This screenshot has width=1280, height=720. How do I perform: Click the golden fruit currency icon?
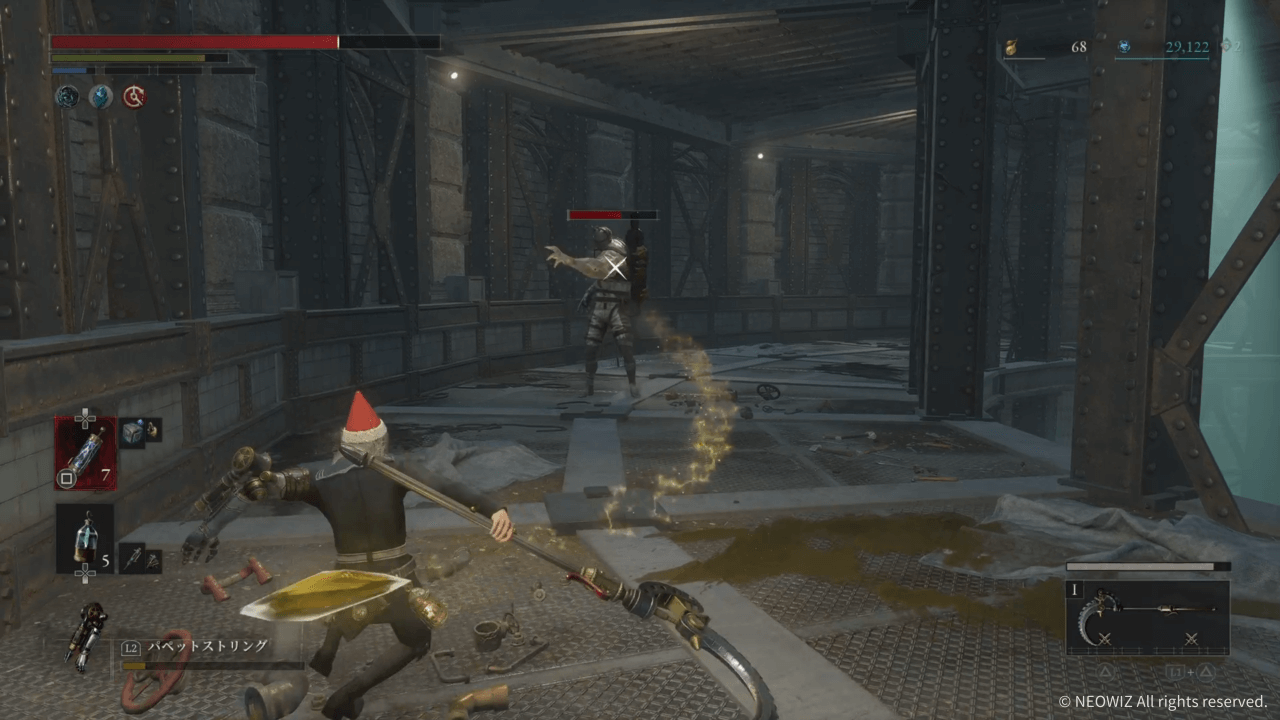tap(1010, 47)
